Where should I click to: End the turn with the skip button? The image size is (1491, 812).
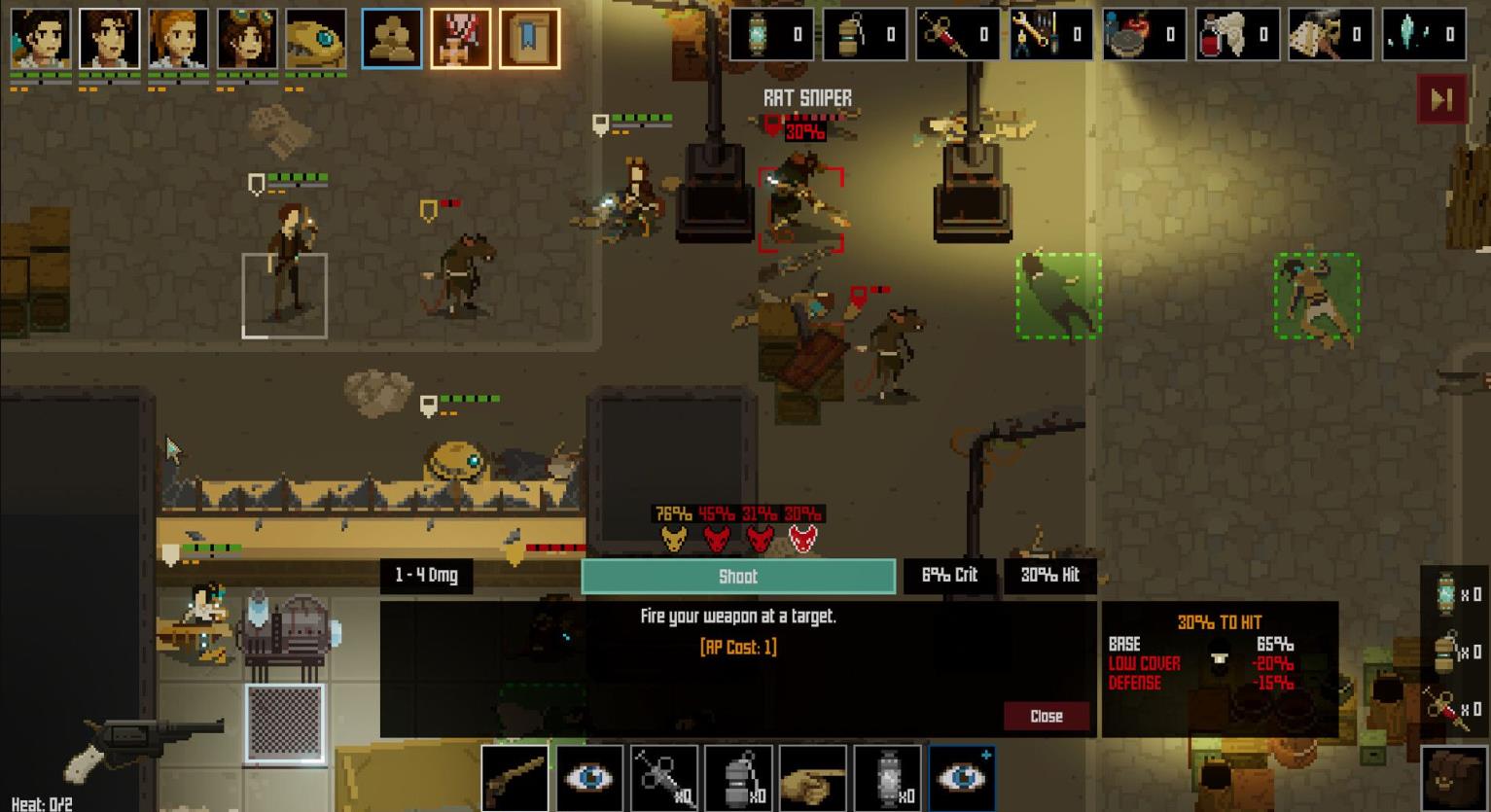point(1440,99)
